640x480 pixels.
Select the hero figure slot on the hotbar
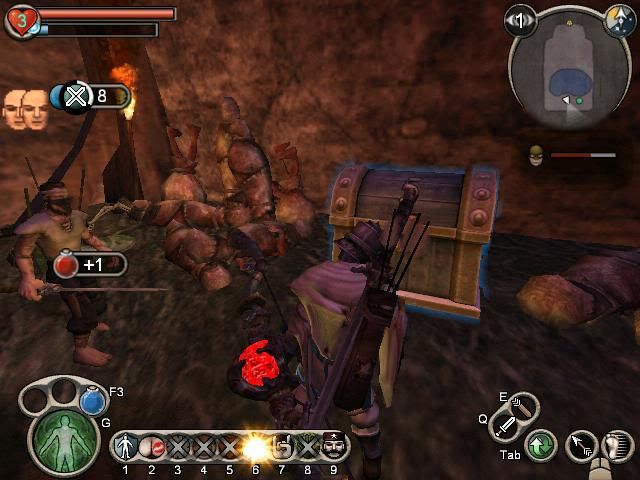click(126, 446)
